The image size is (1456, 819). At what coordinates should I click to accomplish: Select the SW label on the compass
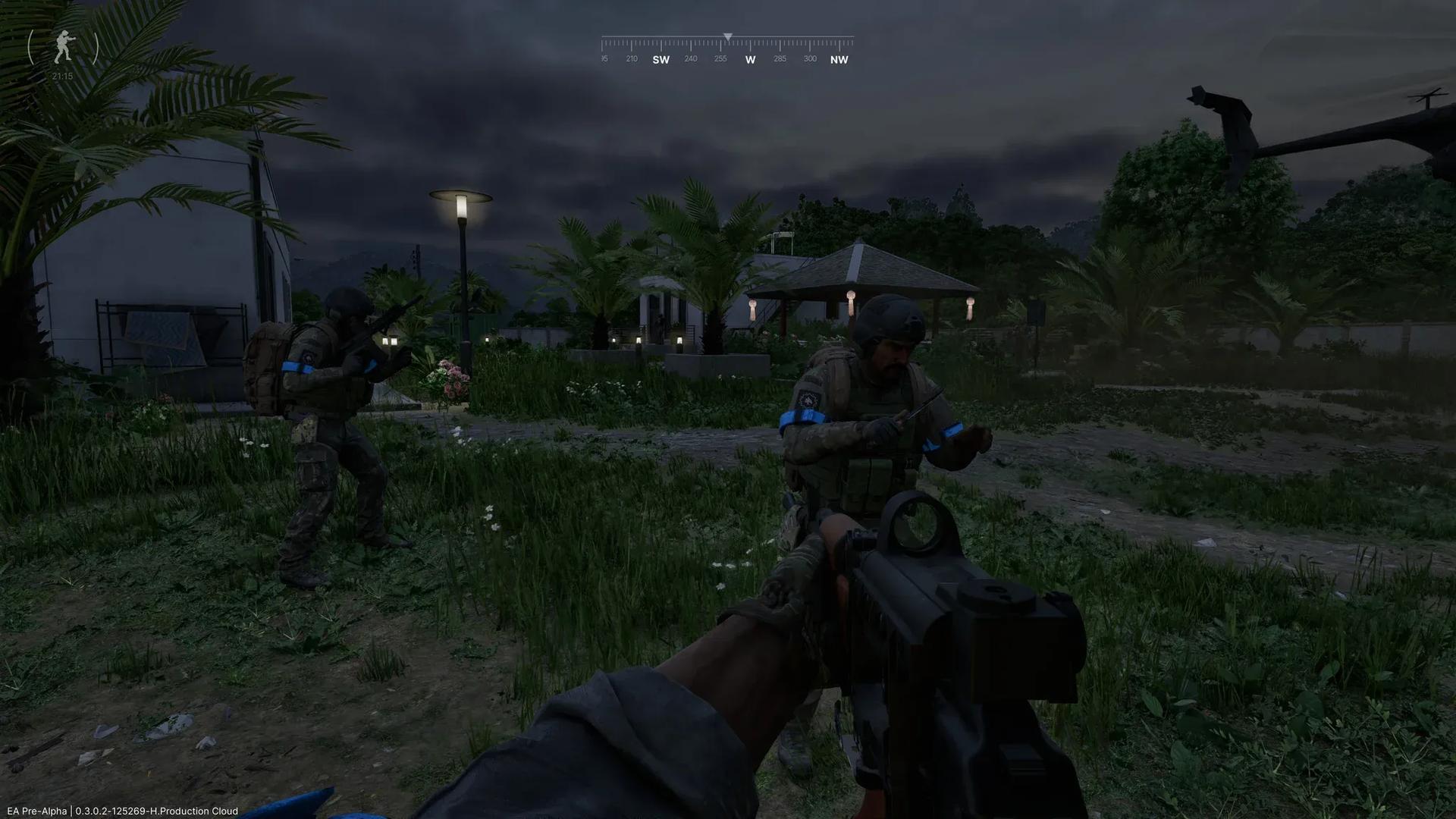(659, 59)
